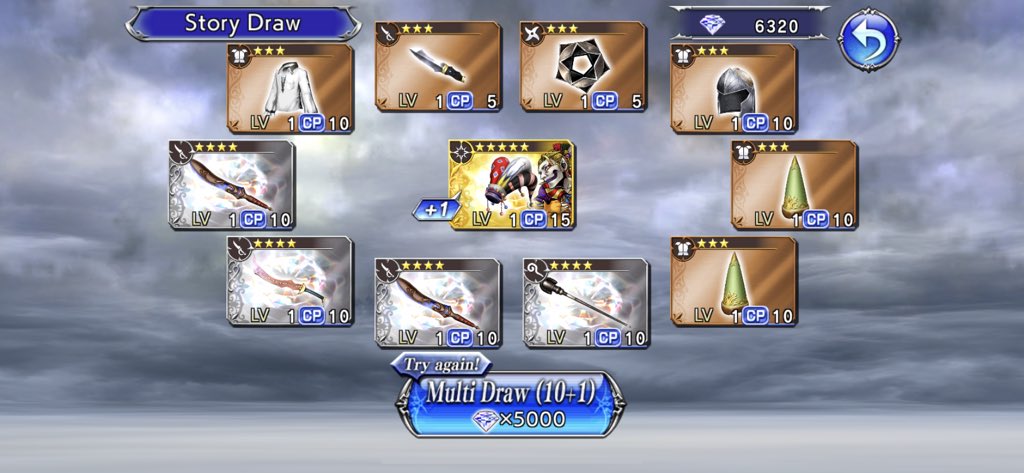Screen dimensions: 1024x473
Task: Inspect the black rod four-star card
Action: pos(586,303)
